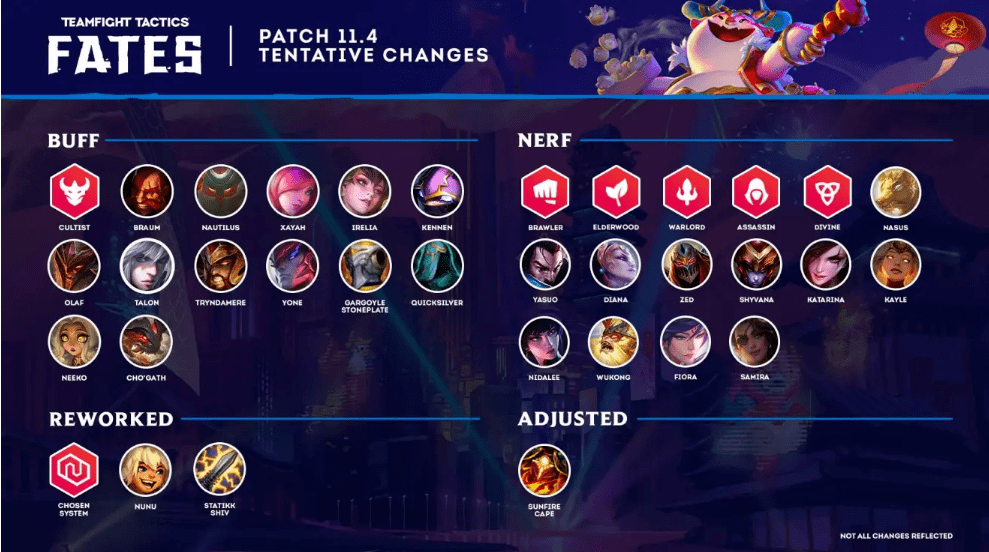Viewport: 989px width, 552px height.
Task: Select Nasus's champion portrait
Action: [896, 192]
